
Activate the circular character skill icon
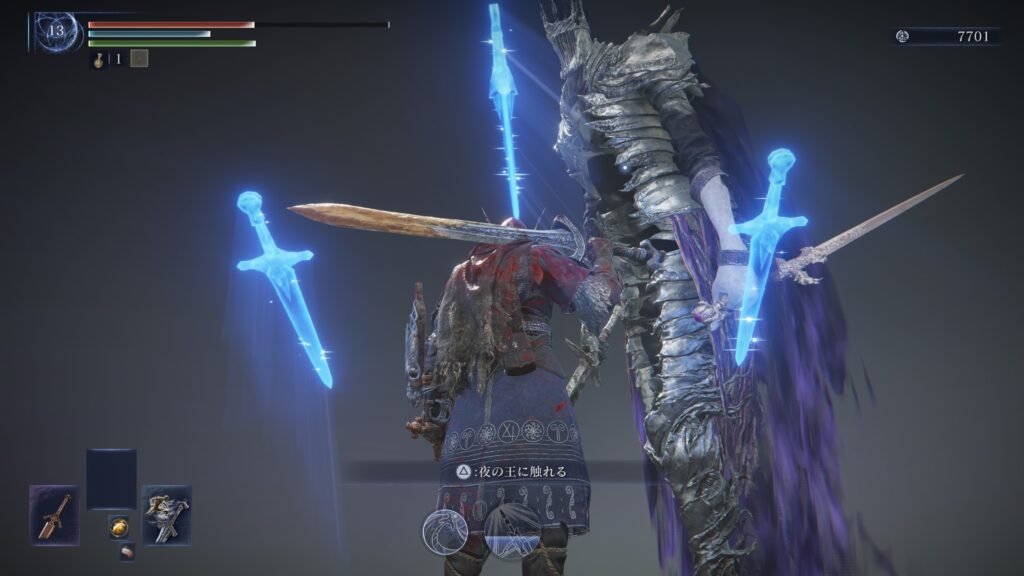coord(446,529)
